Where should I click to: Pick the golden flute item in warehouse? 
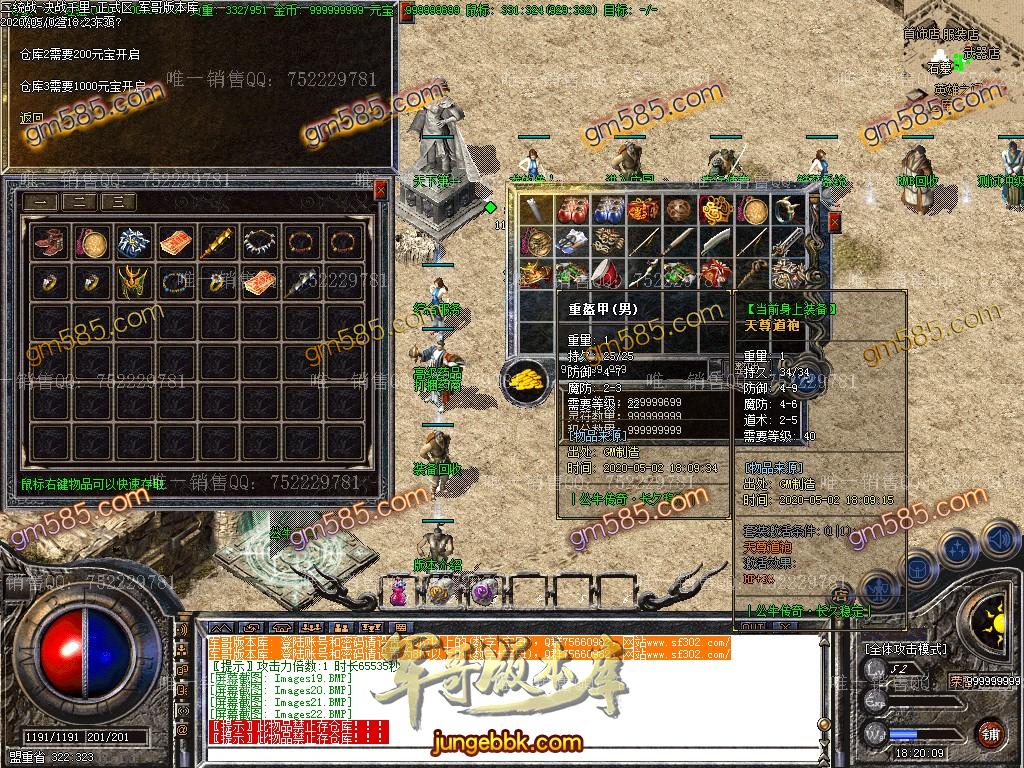pyautogui.click(x=216, y=242)
